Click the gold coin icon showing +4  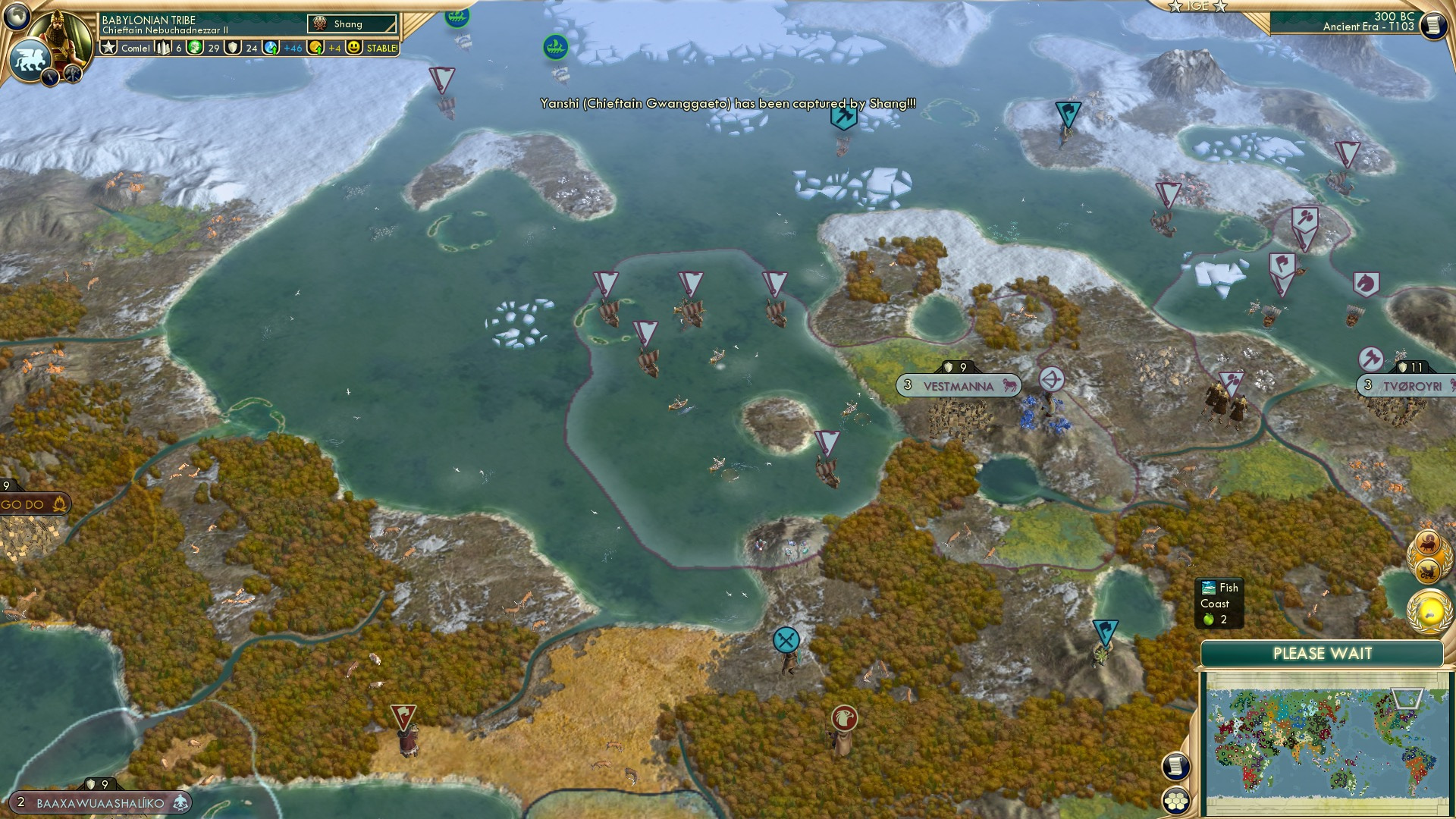(315, 47)
